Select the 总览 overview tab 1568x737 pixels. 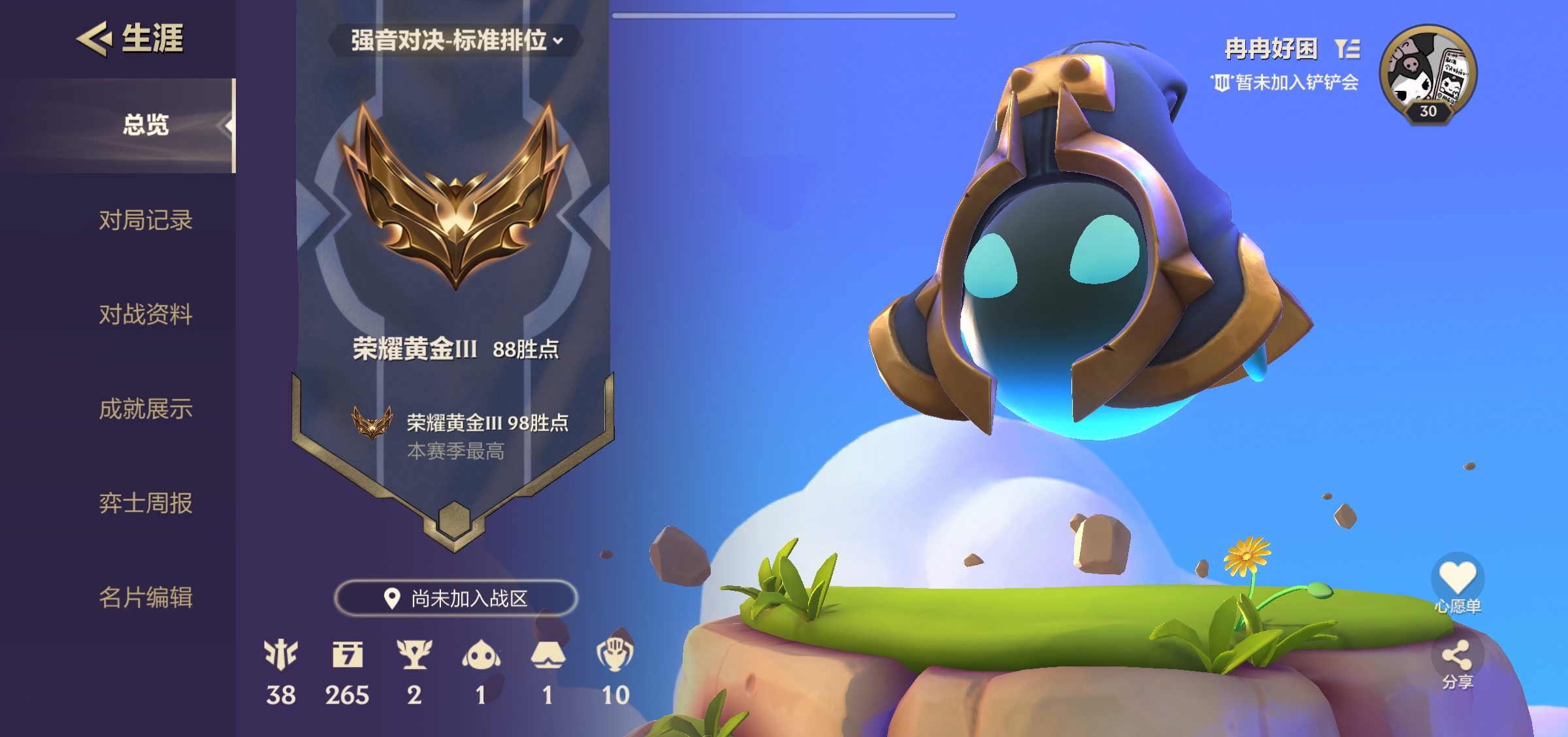(x=146, y=125)
